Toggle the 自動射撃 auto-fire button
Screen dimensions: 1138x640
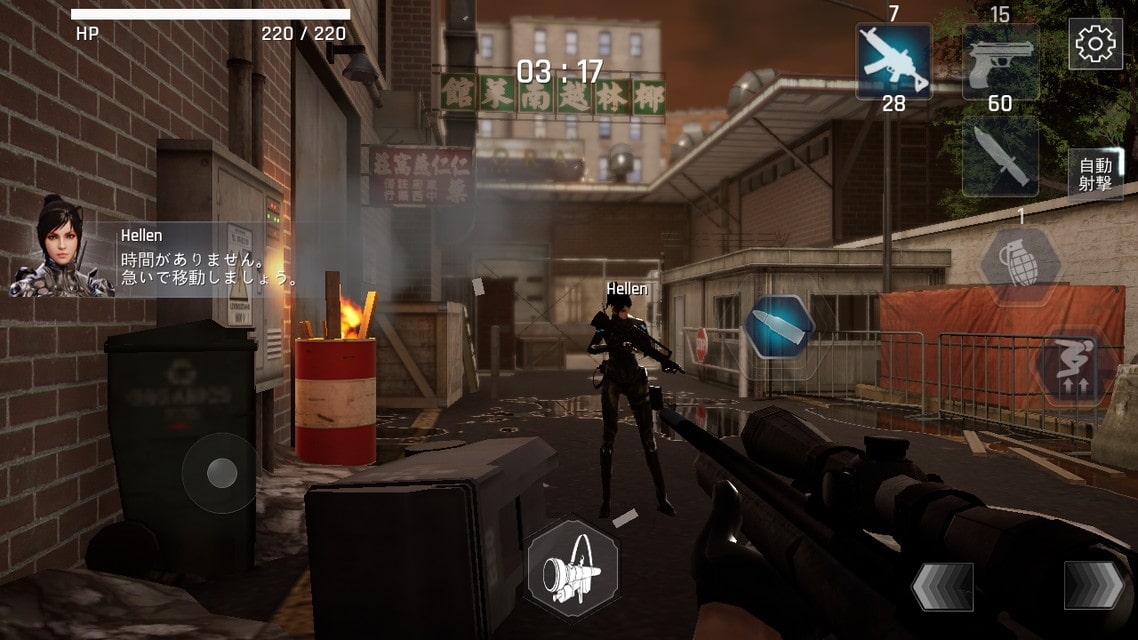tap(1095, 175)
